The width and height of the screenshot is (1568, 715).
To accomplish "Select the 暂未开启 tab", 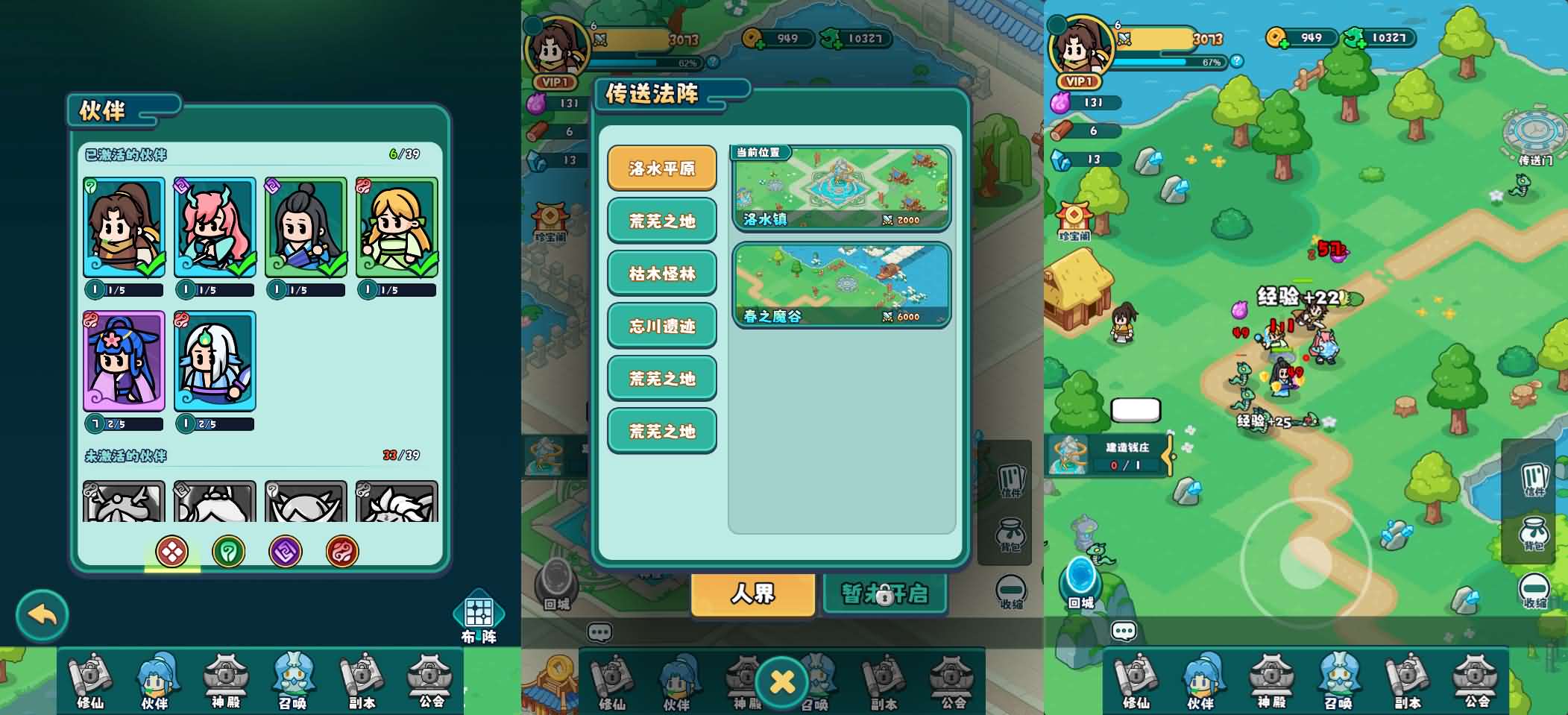I will (x=884, y=593).
